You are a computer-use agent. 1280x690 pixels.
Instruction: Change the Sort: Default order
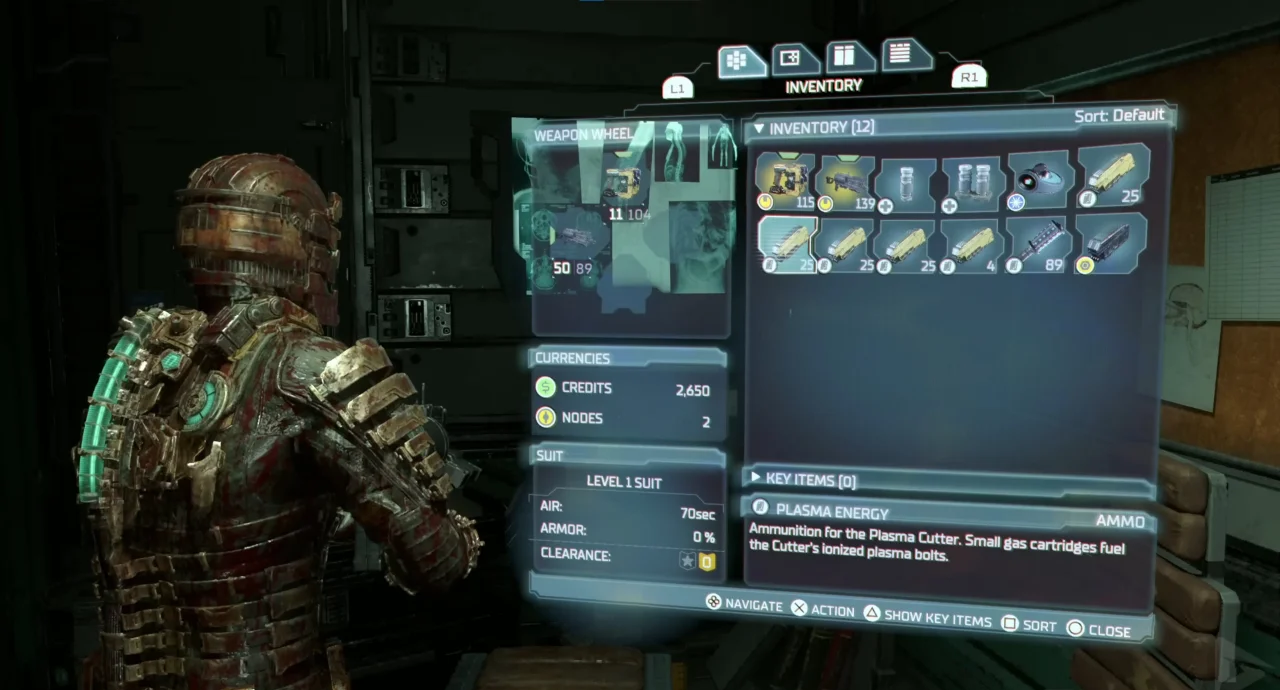point(1118,116)
